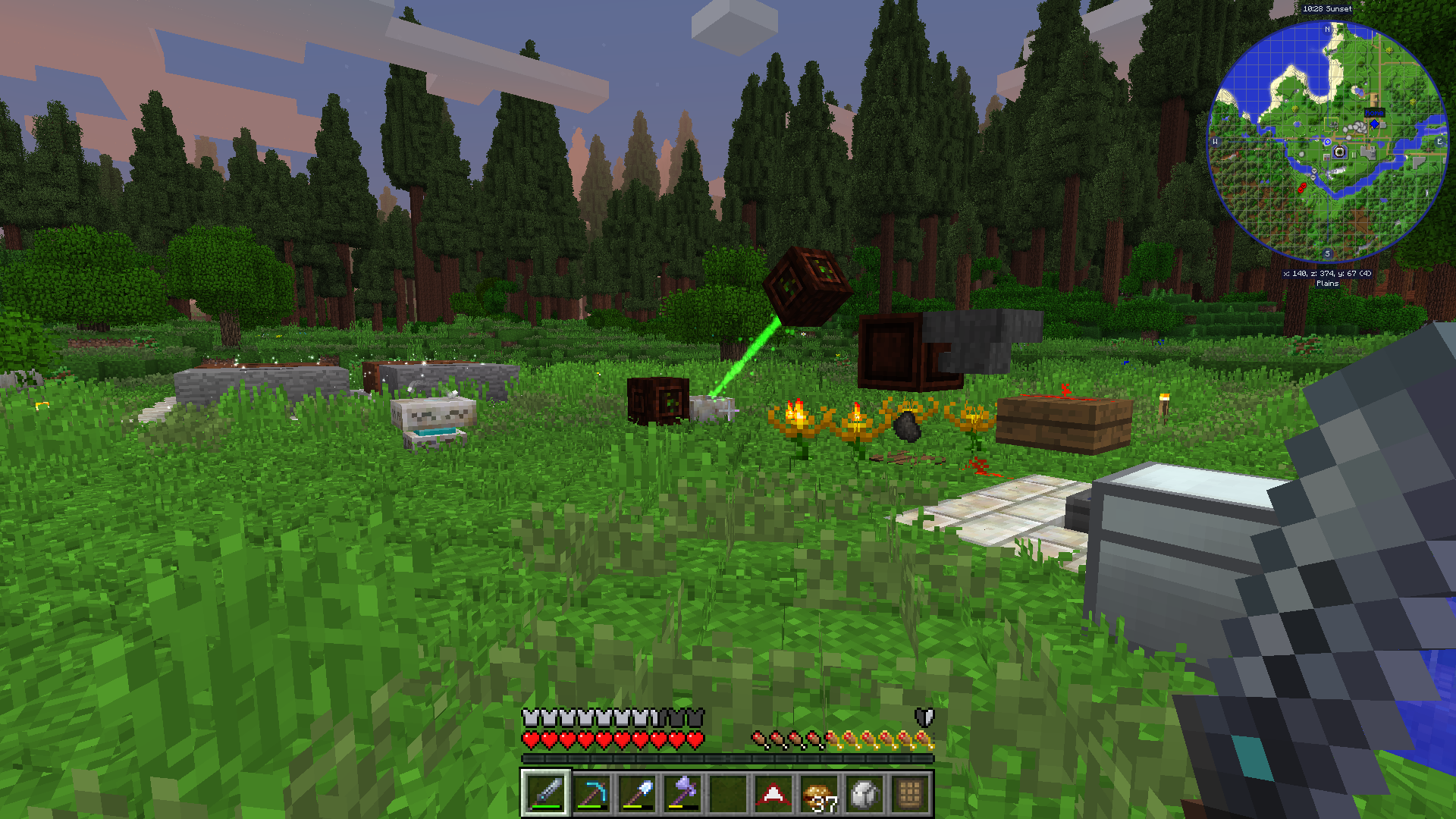Switch to the purple axe slot
The image size is (1456, 819).
[682, 793]
